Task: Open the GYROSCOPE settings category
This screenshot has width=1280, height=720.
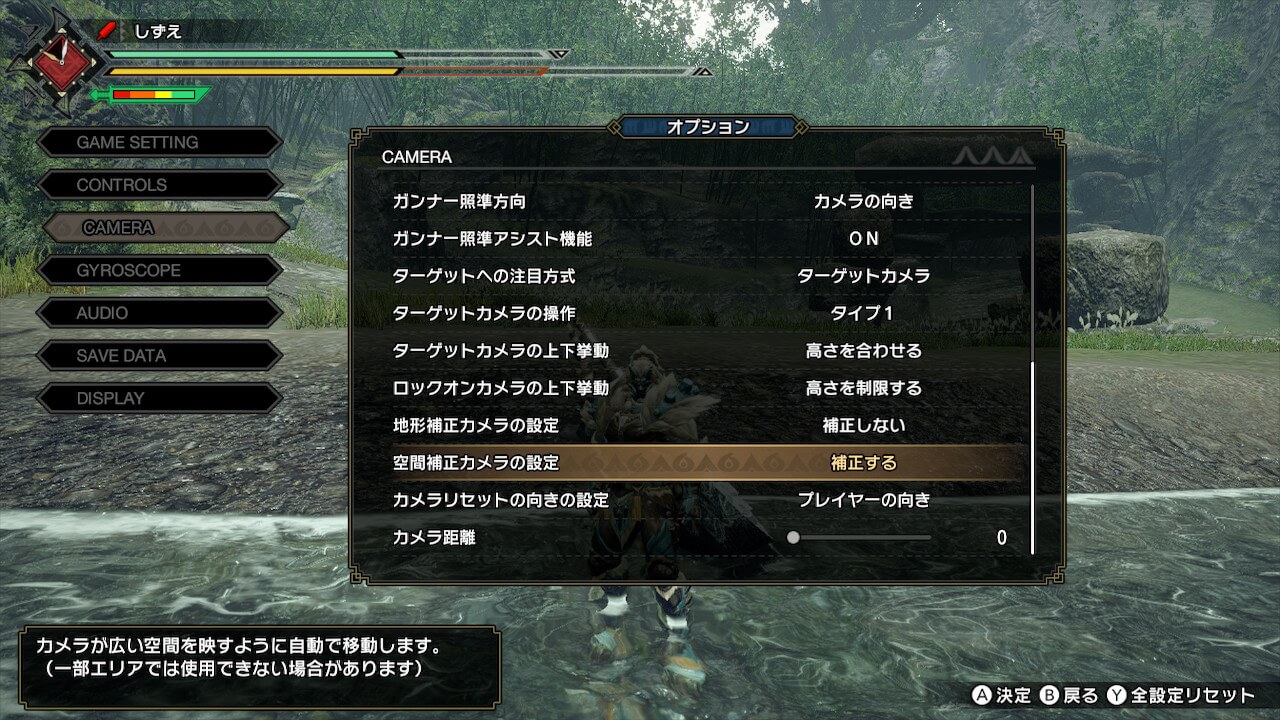Action: [160, 270]
